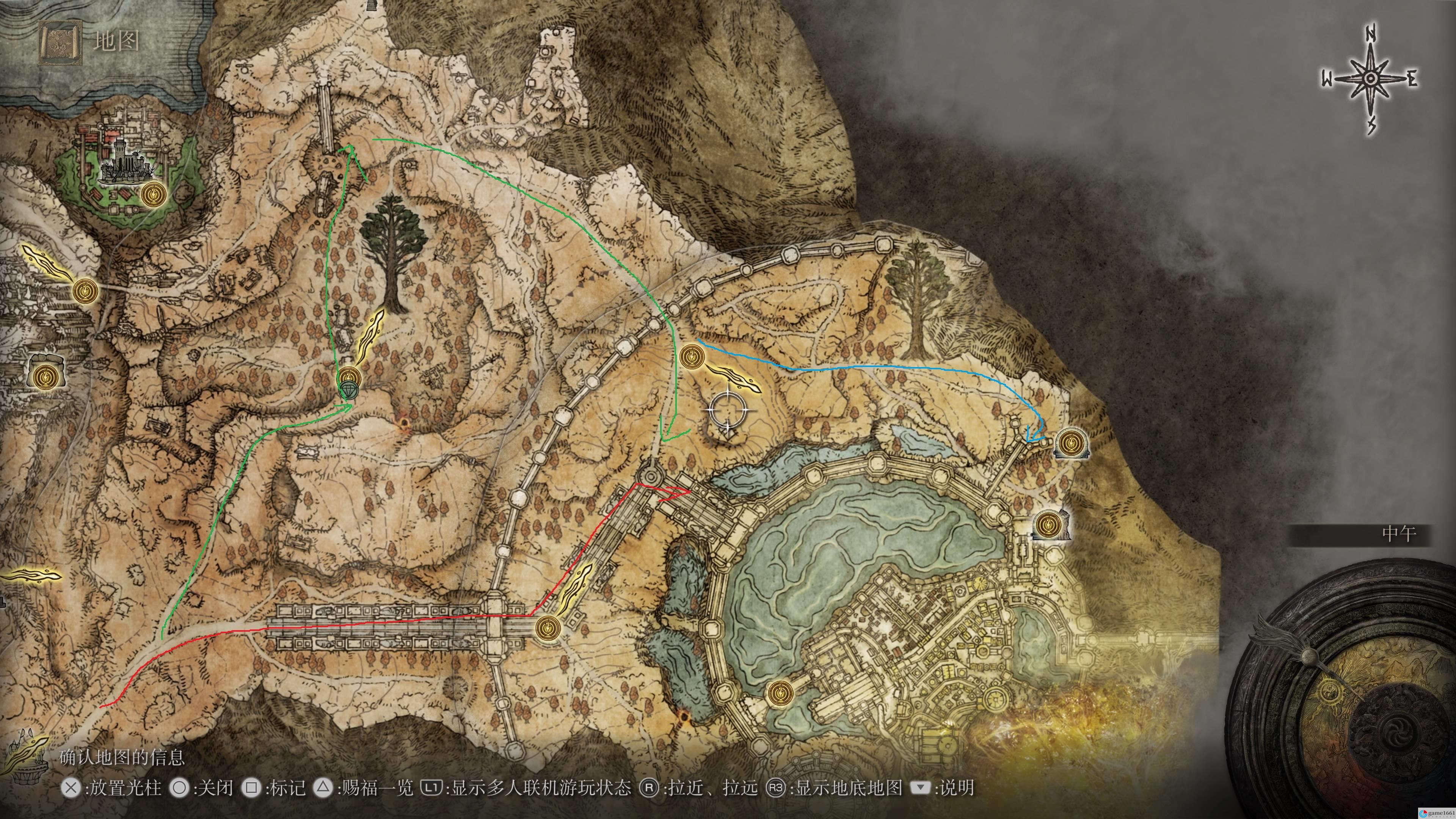Choose the grace where the blue route starts
This screenshot has height=819, width=1456.
(691, 357)
